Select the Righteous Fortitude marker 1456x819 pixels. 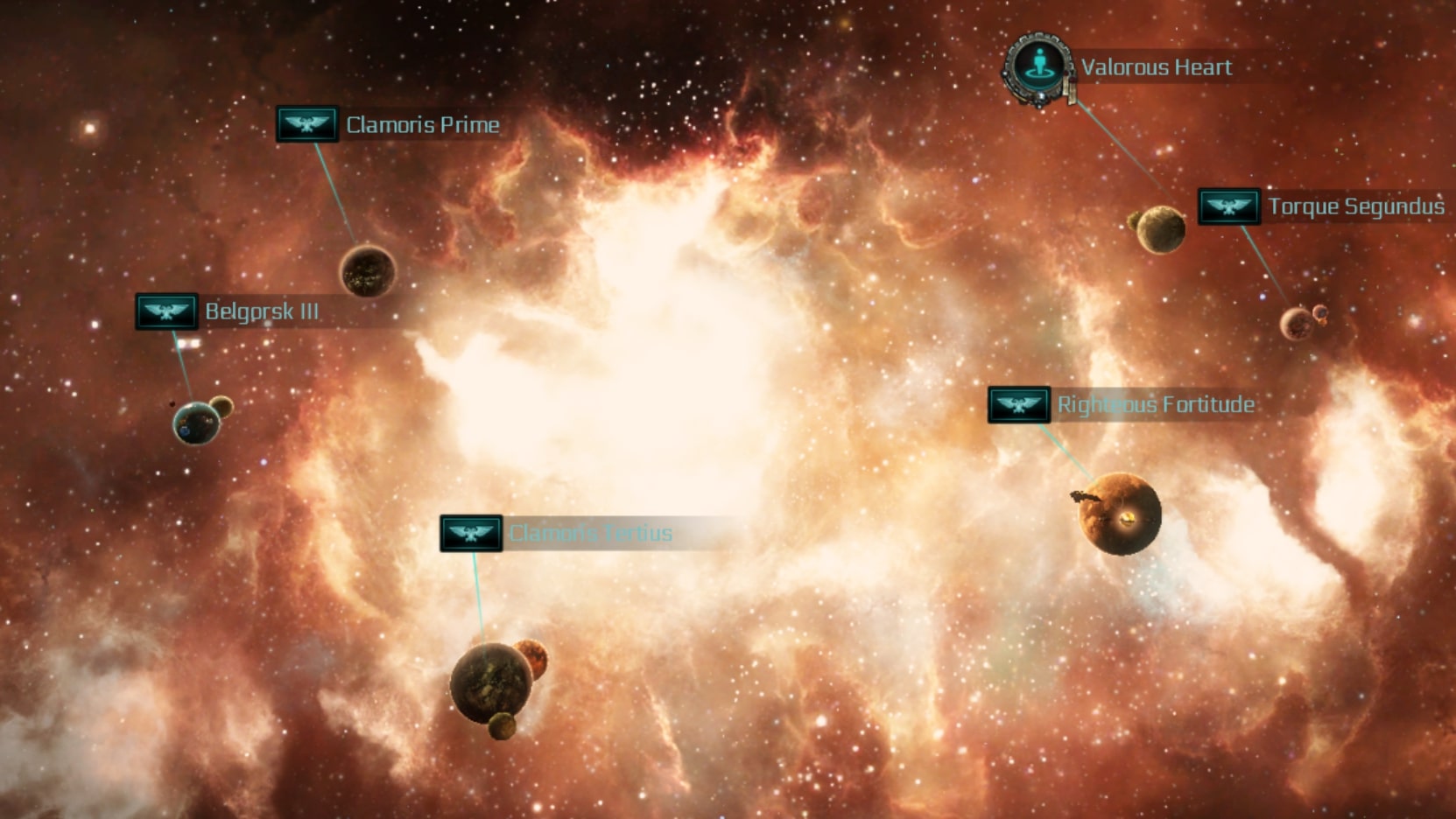click(x=1019, y=404)
